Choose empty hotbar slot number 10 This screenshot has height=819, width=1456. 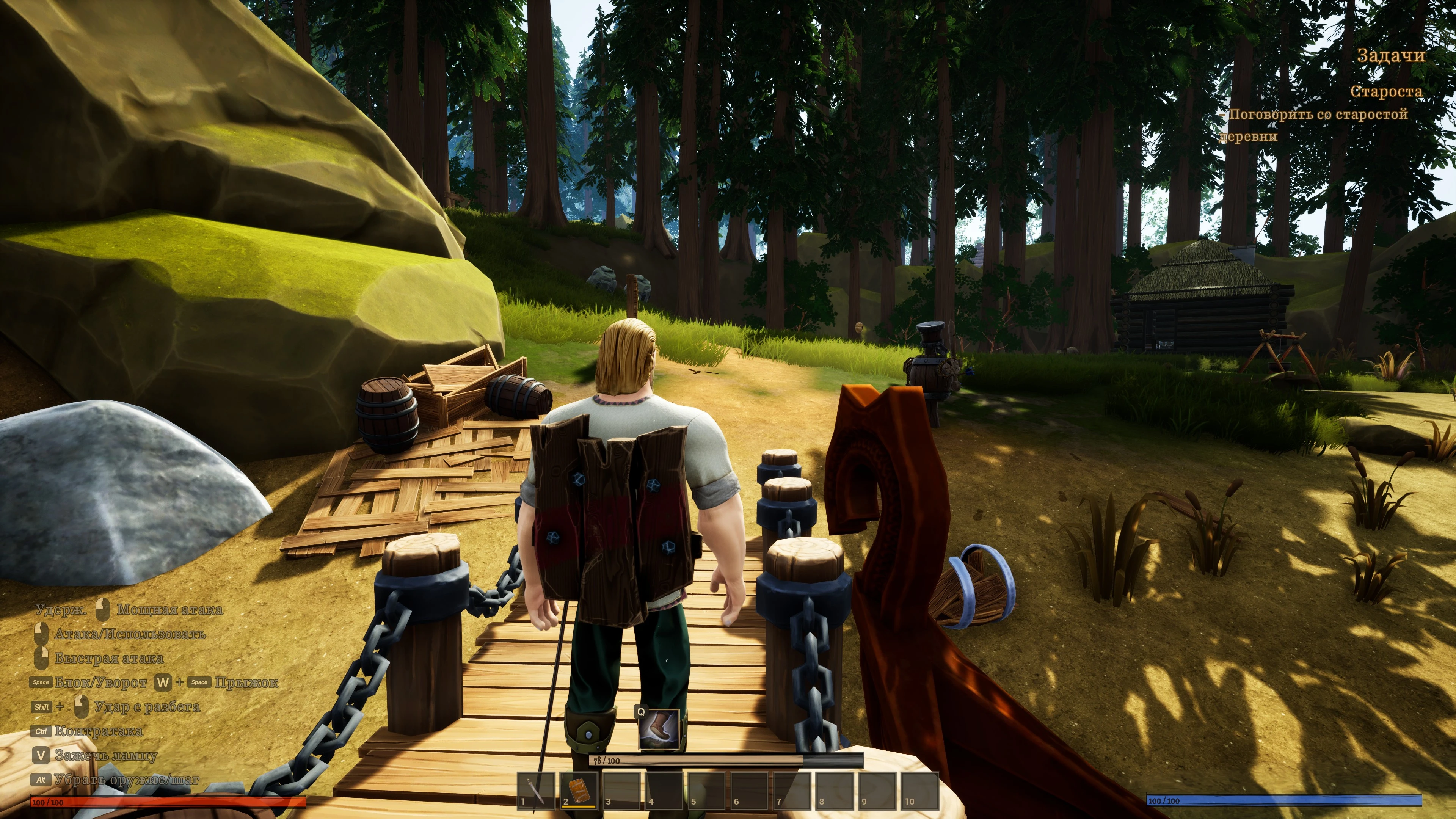[x=919, y=790]
